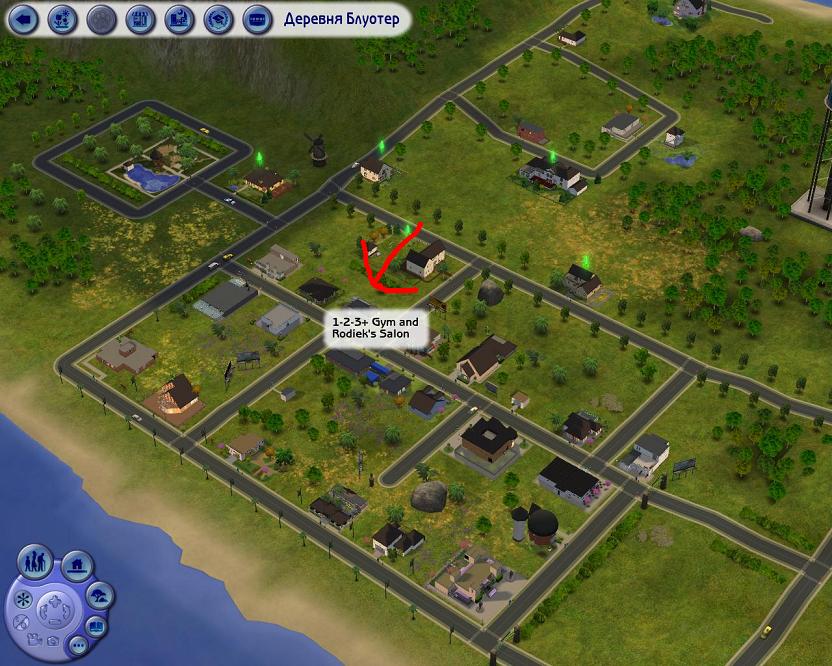This screenshot has width=832, height=666.
Task: Take a snapshot with the photo camera icon
Action: point(52,639)
